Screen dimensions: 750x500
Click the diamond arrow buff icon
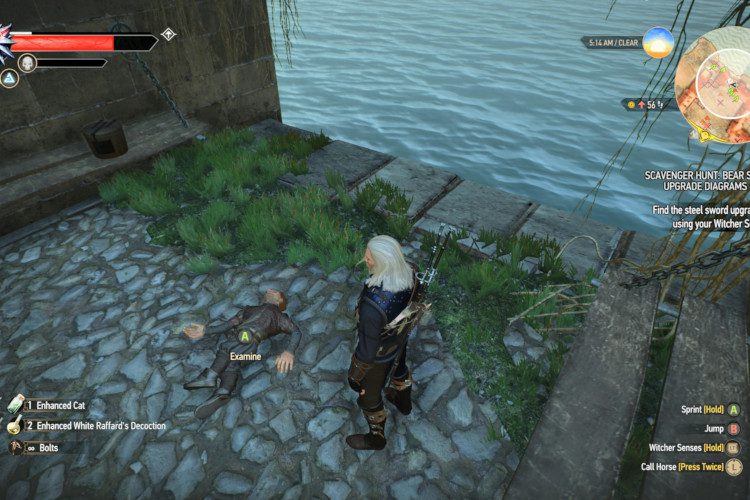pyautogui.click(x=168, y=34)
